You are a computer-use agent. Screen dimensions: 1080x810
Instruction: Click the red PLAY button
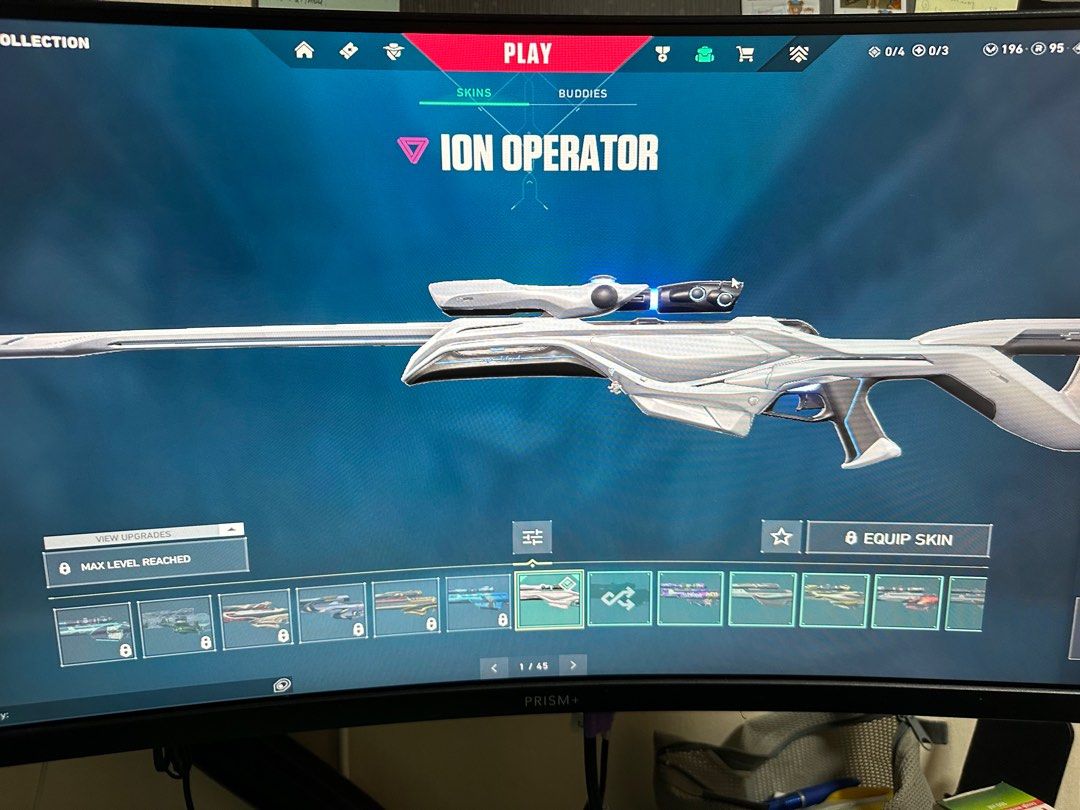527,53
